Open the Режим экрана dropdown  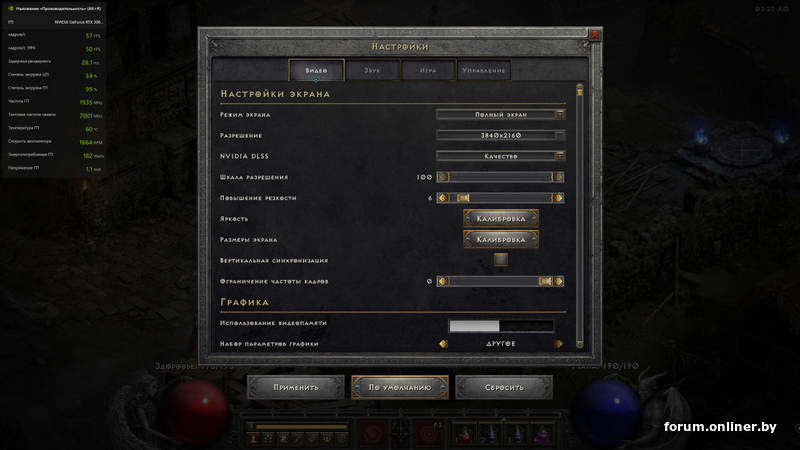point(501,114)
